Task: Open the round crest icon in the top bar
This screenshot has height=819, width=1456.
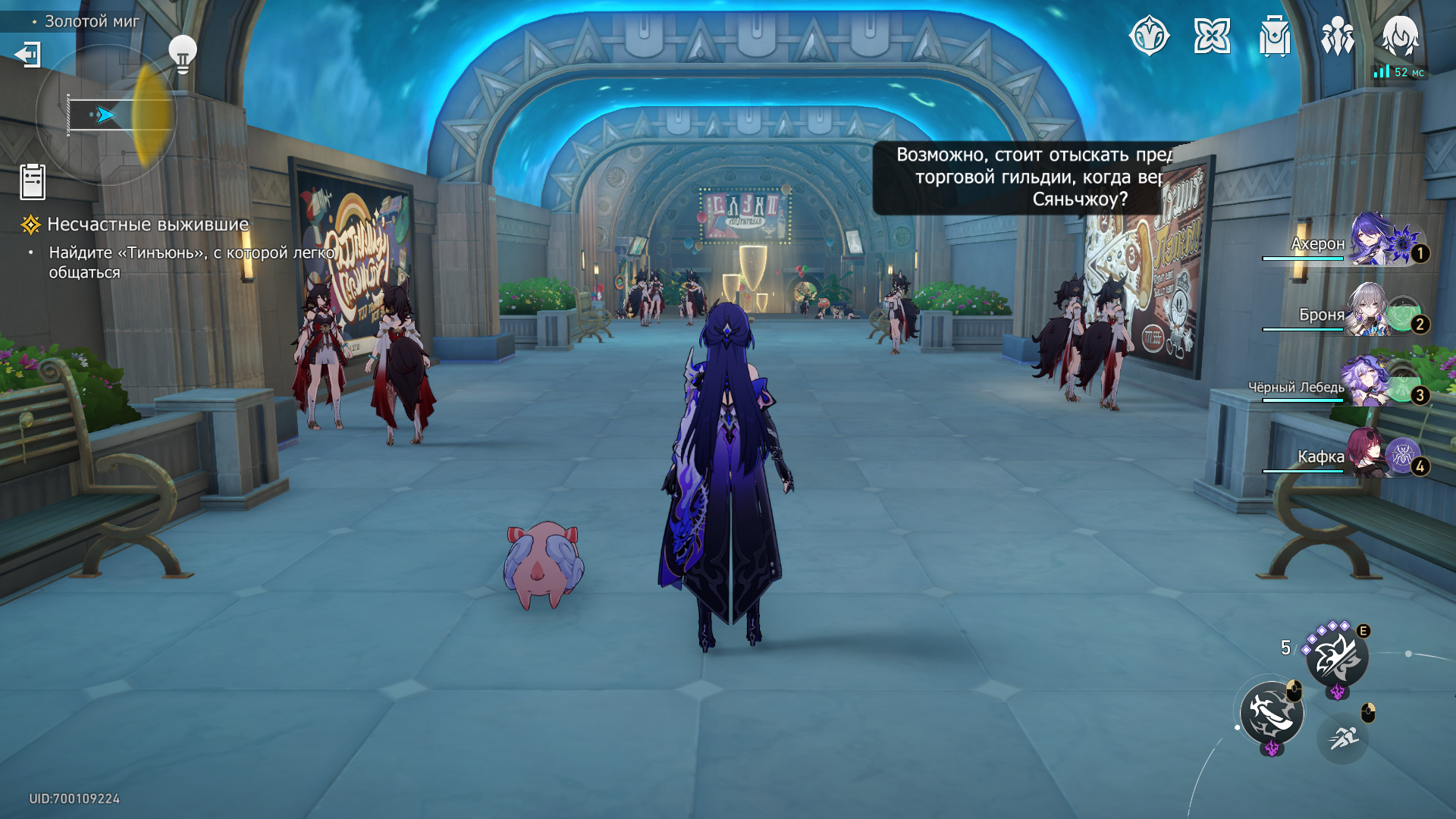Action: (1149, 36)
